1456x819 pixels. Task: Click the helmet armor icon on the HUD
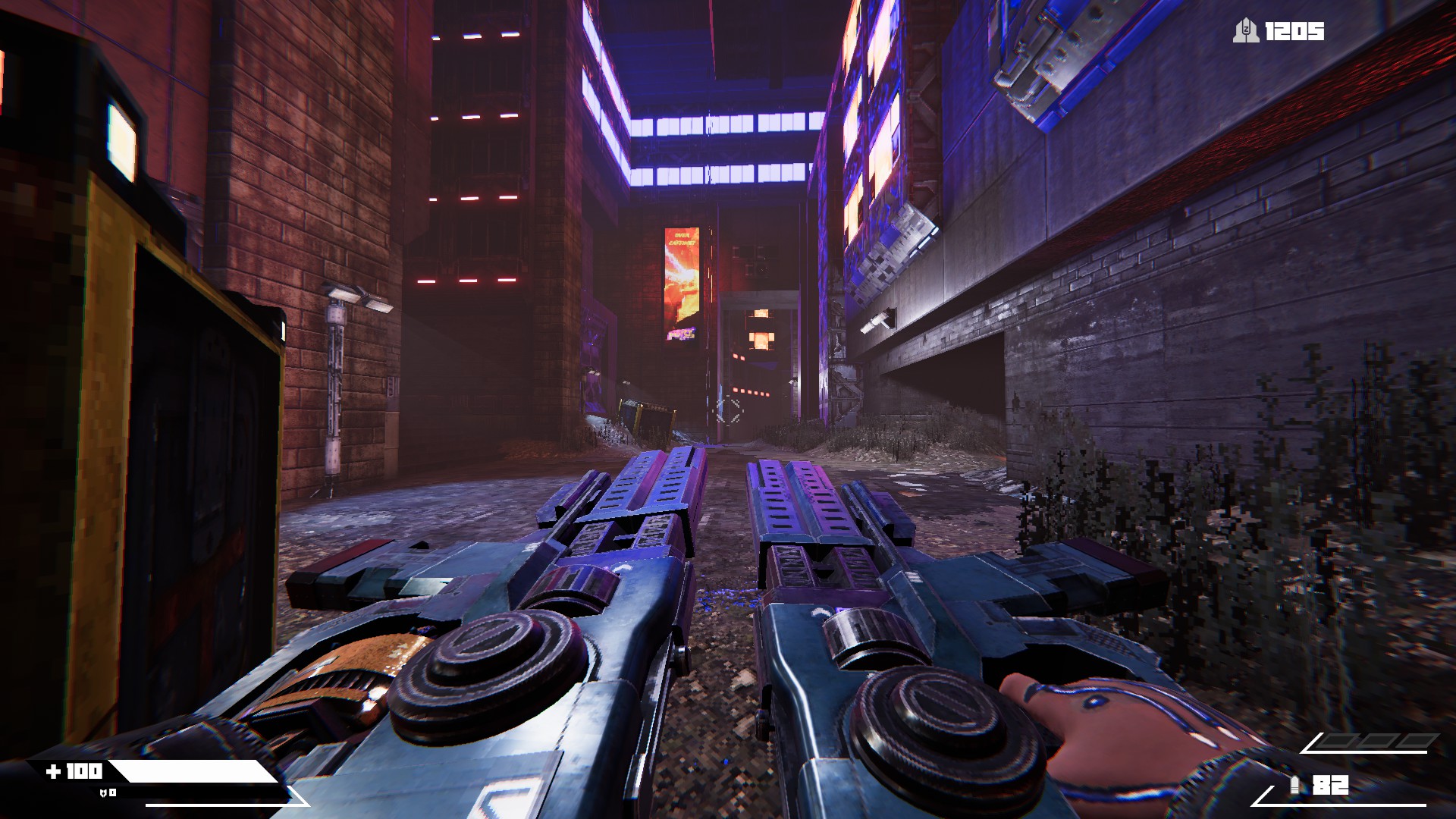[x=103, y=792]
